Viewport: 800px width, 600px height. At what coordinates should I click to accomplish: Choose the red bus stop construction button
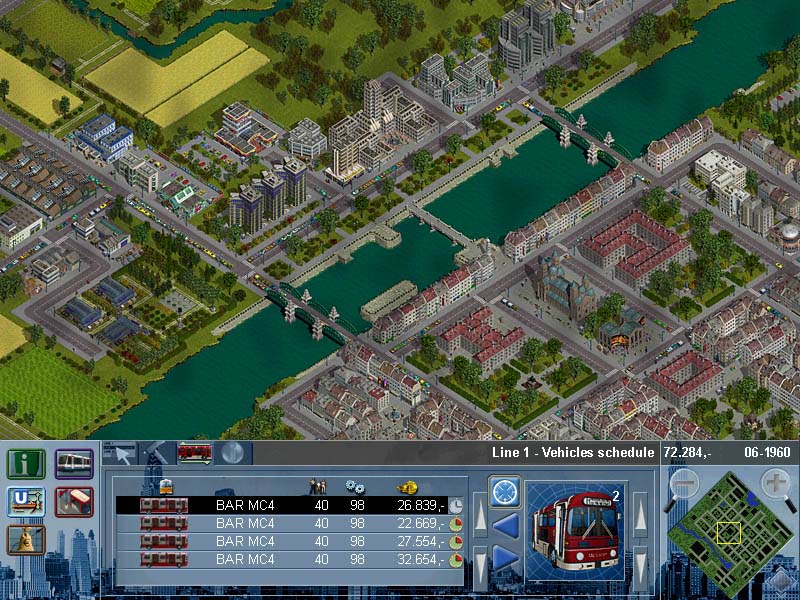coord(74,502)
